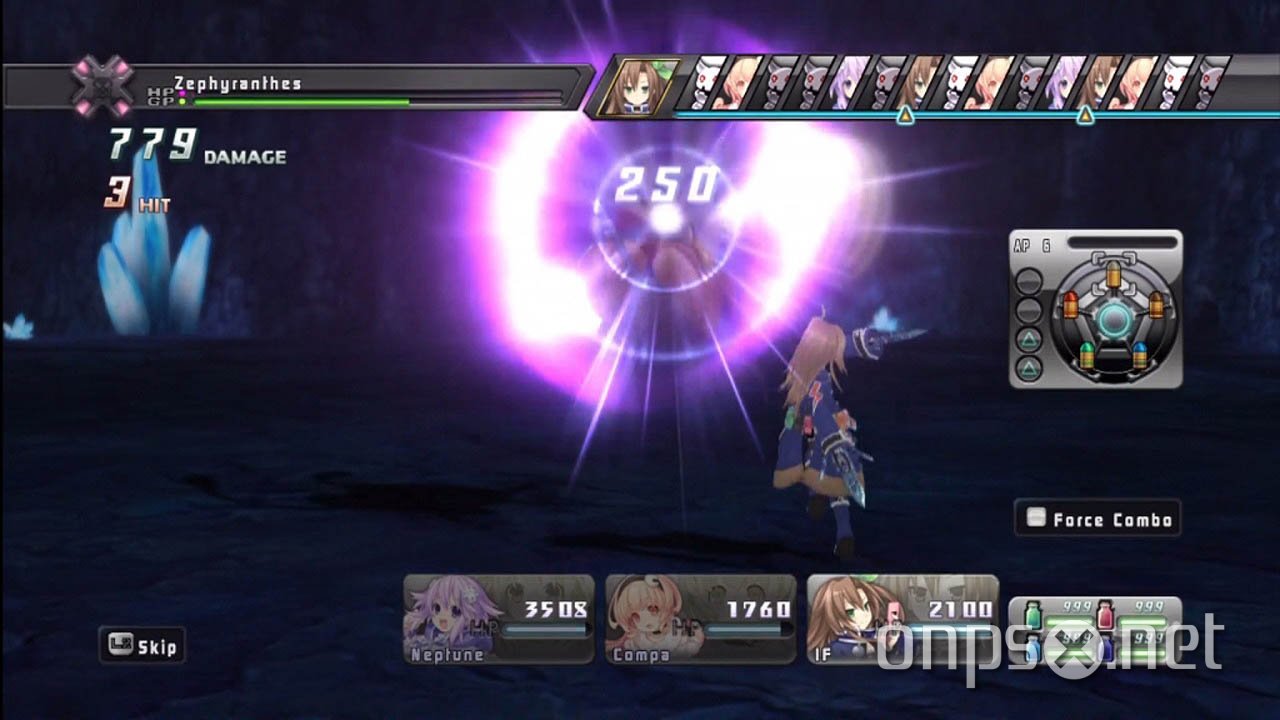The width and height of the screenshot is (1280, 720).
Task: Expand the first blue marker under the turn bar
Action: point(905,113)
